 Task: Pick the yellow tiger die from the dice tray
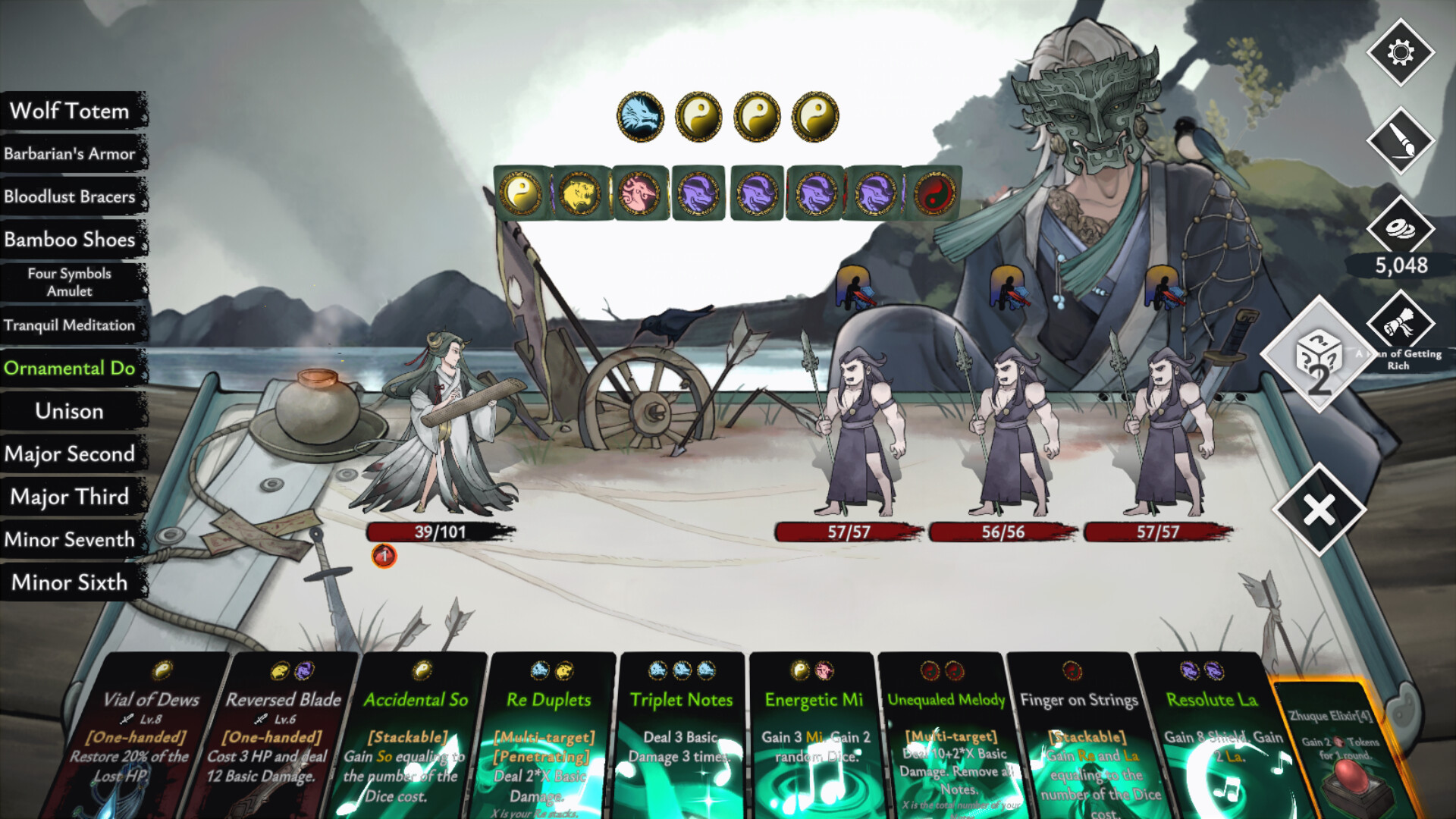coord(580,193)
